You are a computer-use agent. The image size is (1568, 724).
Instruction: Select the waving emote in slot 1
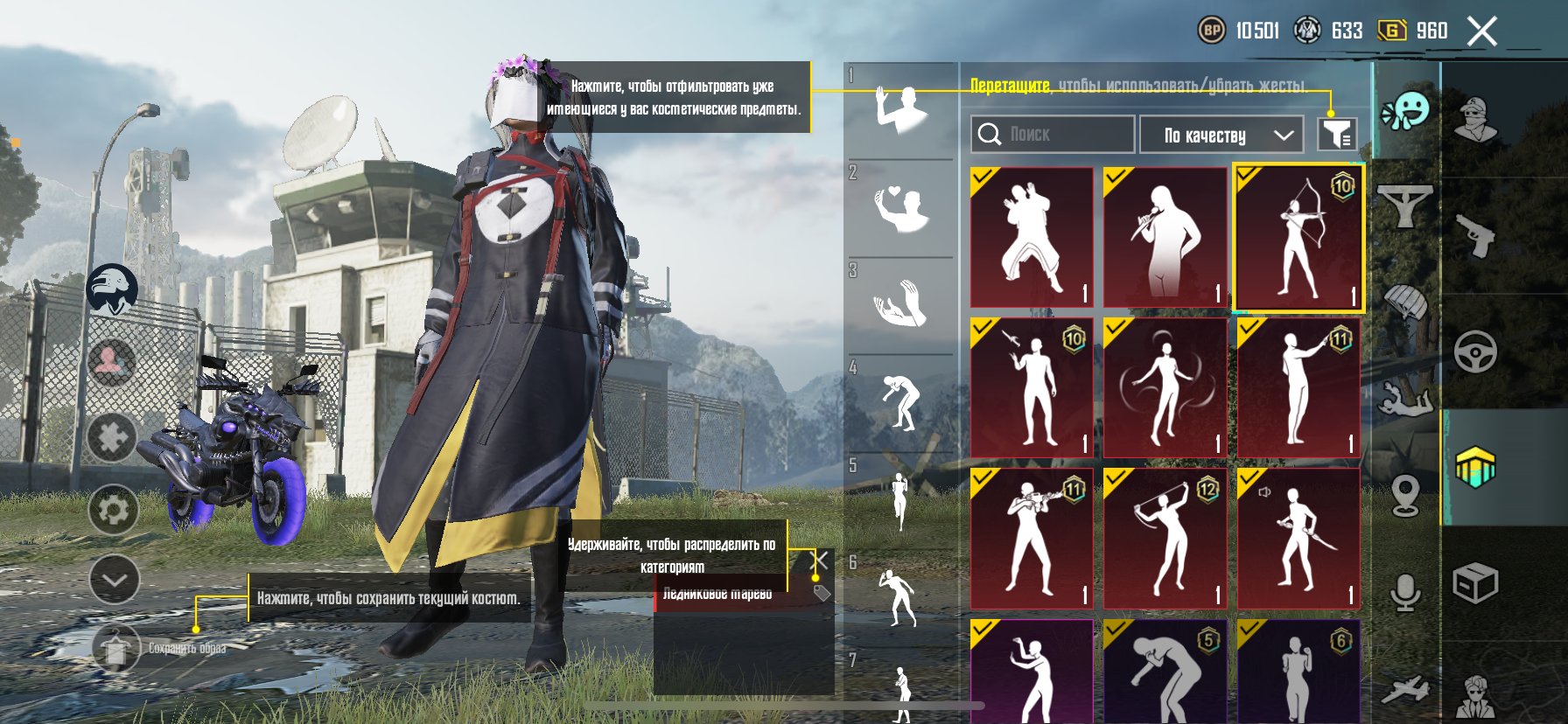tap(900, 110)
